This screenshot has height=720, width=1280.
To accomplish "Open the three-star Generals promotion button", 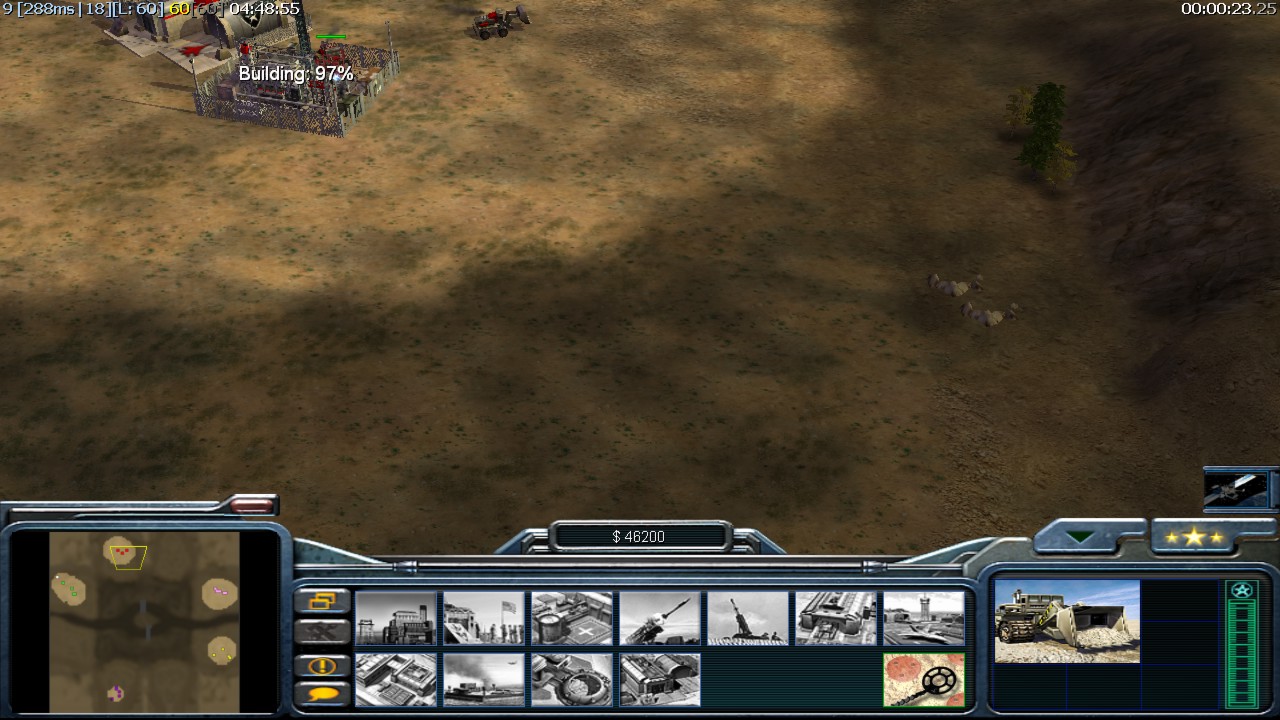I will click(1194, 538).
